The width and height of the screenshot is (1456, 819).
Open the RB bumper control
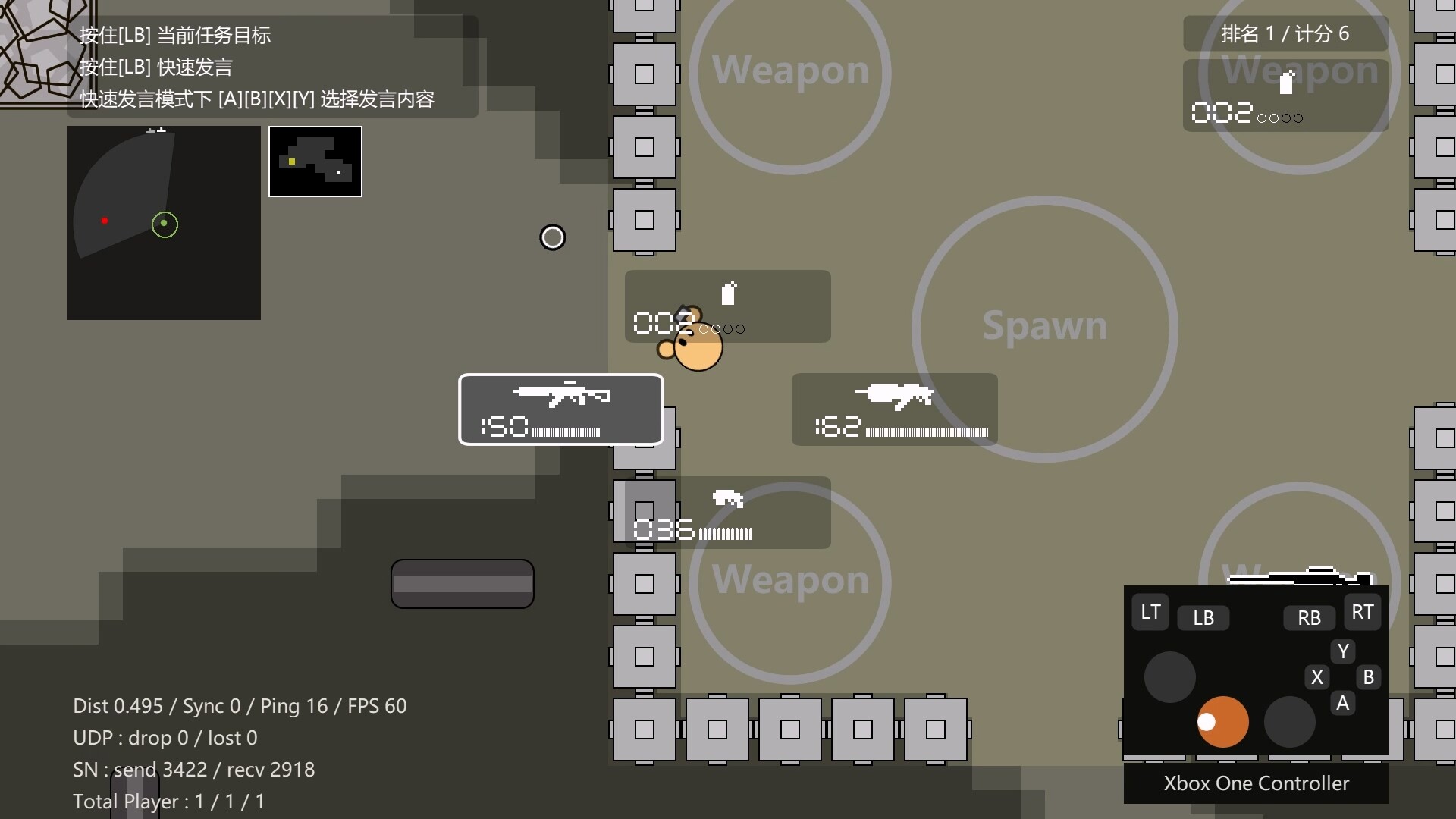1308,618
